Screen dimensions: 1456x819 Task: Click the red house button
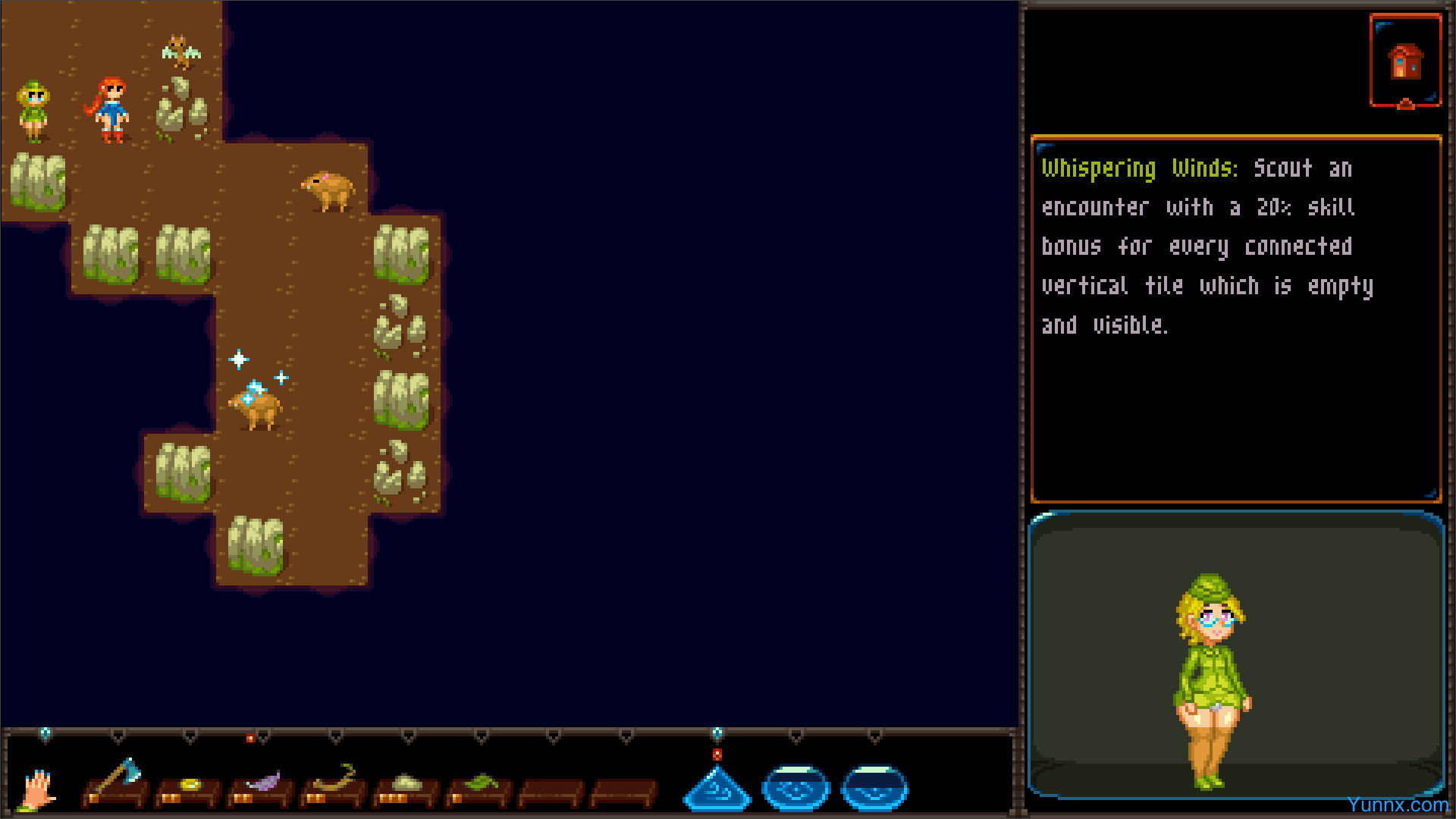(1405, 61)
